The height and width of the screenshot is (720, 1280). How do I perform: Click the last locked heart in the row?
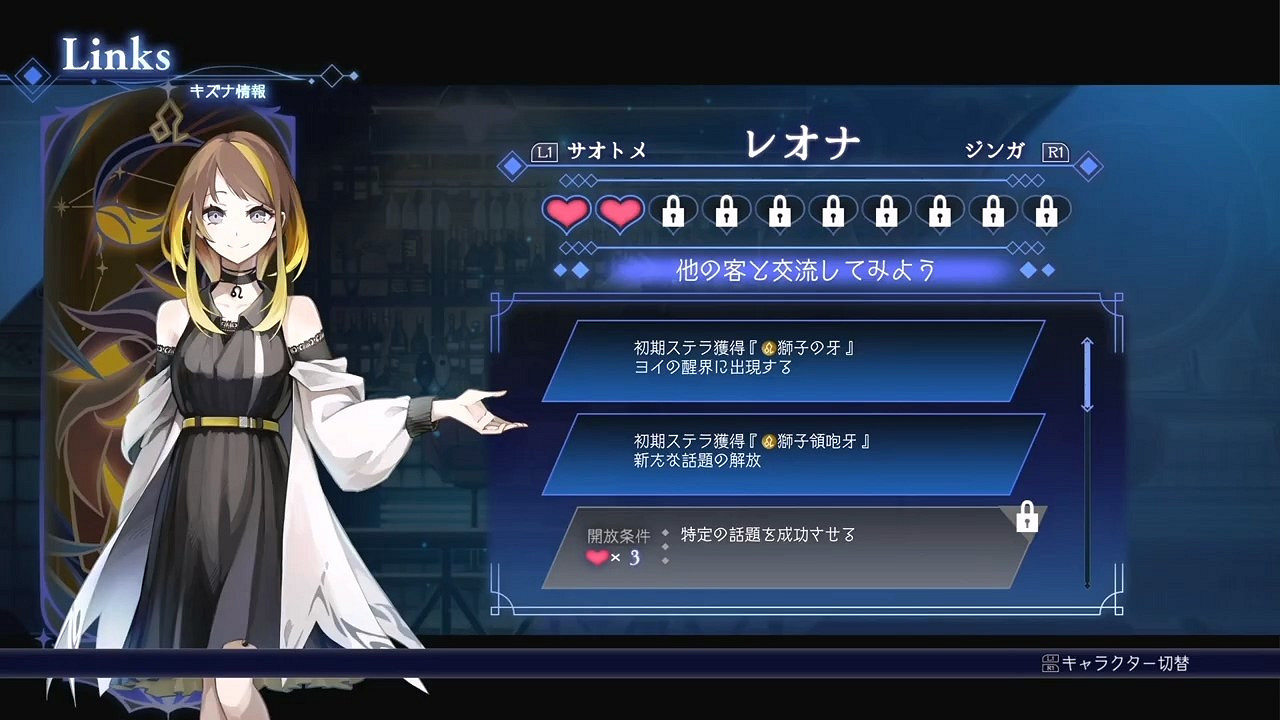click(1046, 211)
